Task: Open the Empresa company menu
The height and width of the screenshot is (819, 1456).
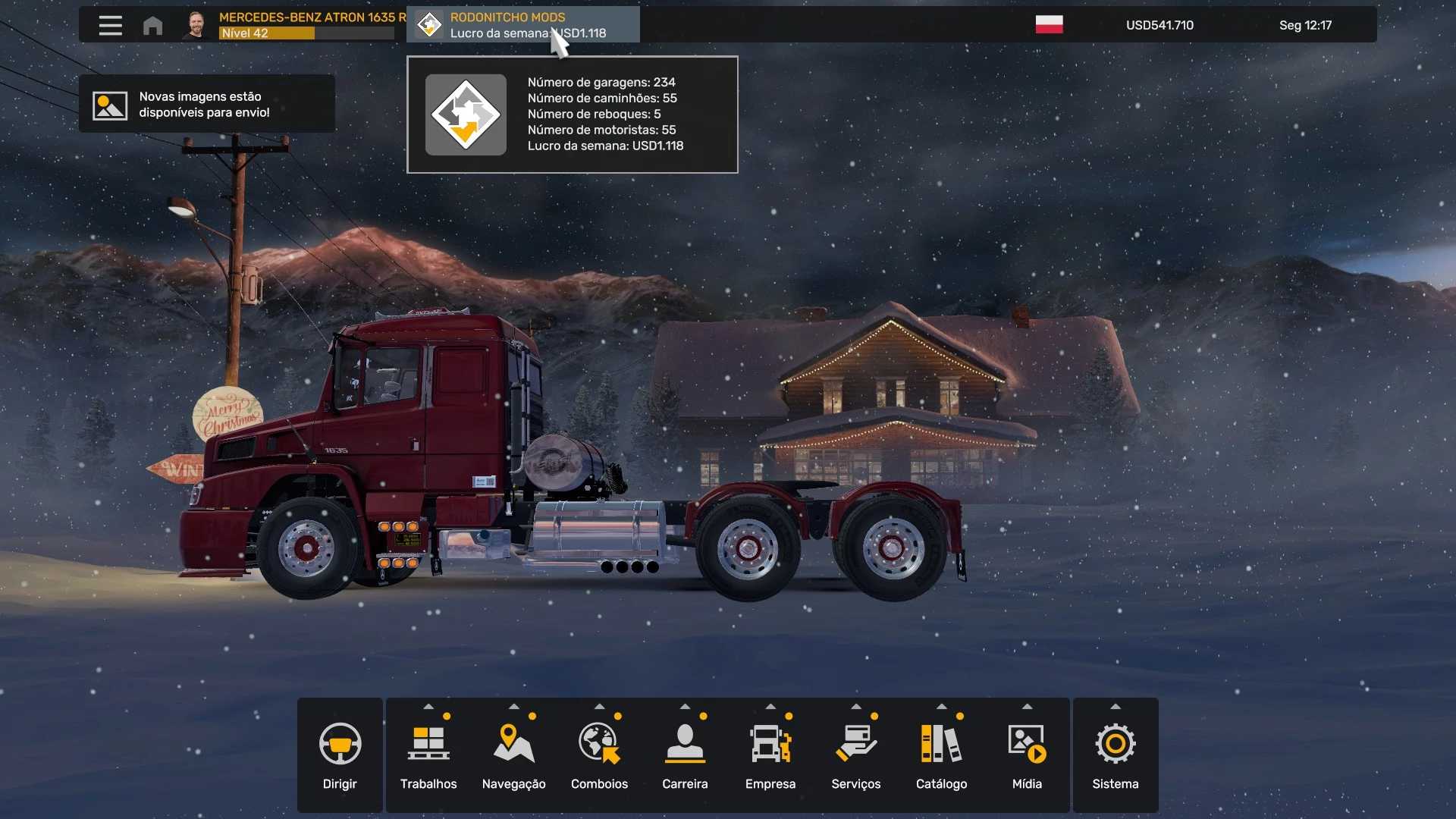Action: pos(770,755)
